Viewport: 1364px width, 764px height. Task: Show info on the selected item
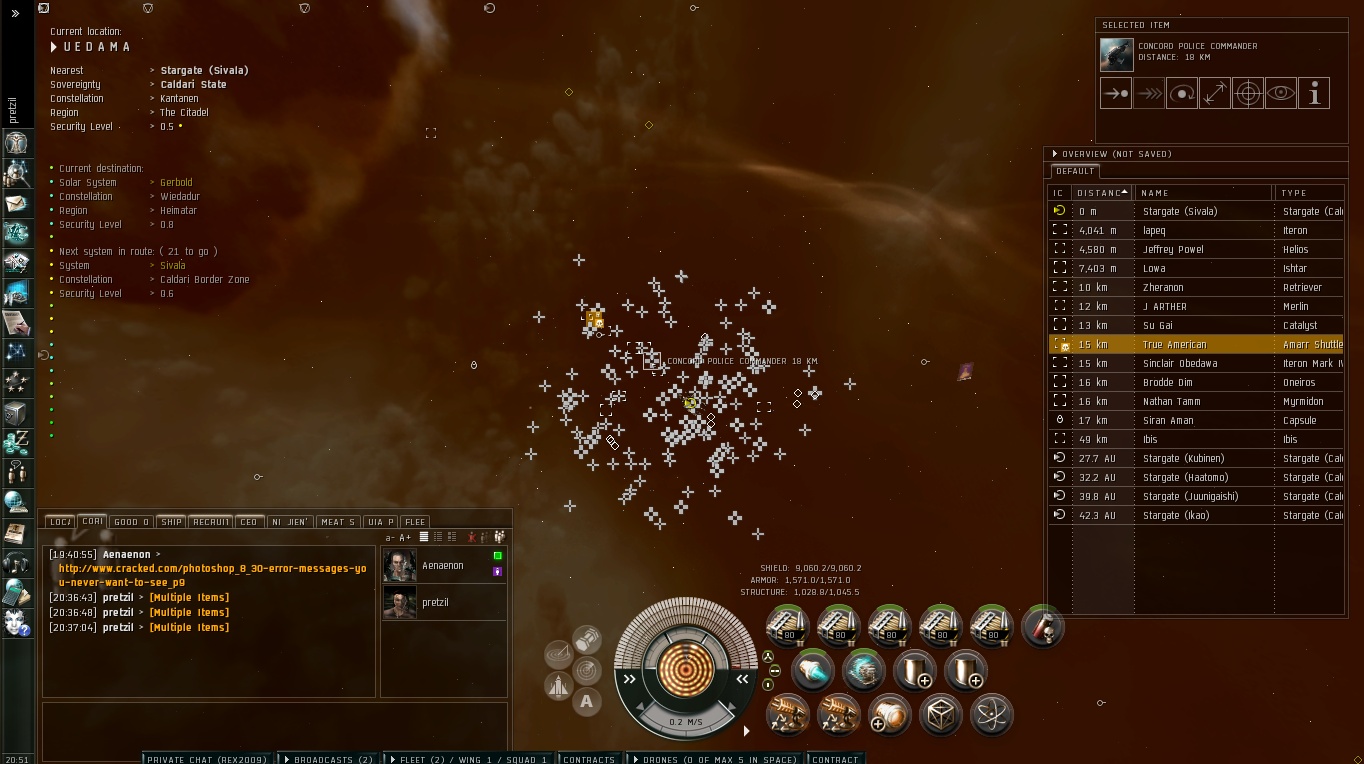tap(1314, 94)
